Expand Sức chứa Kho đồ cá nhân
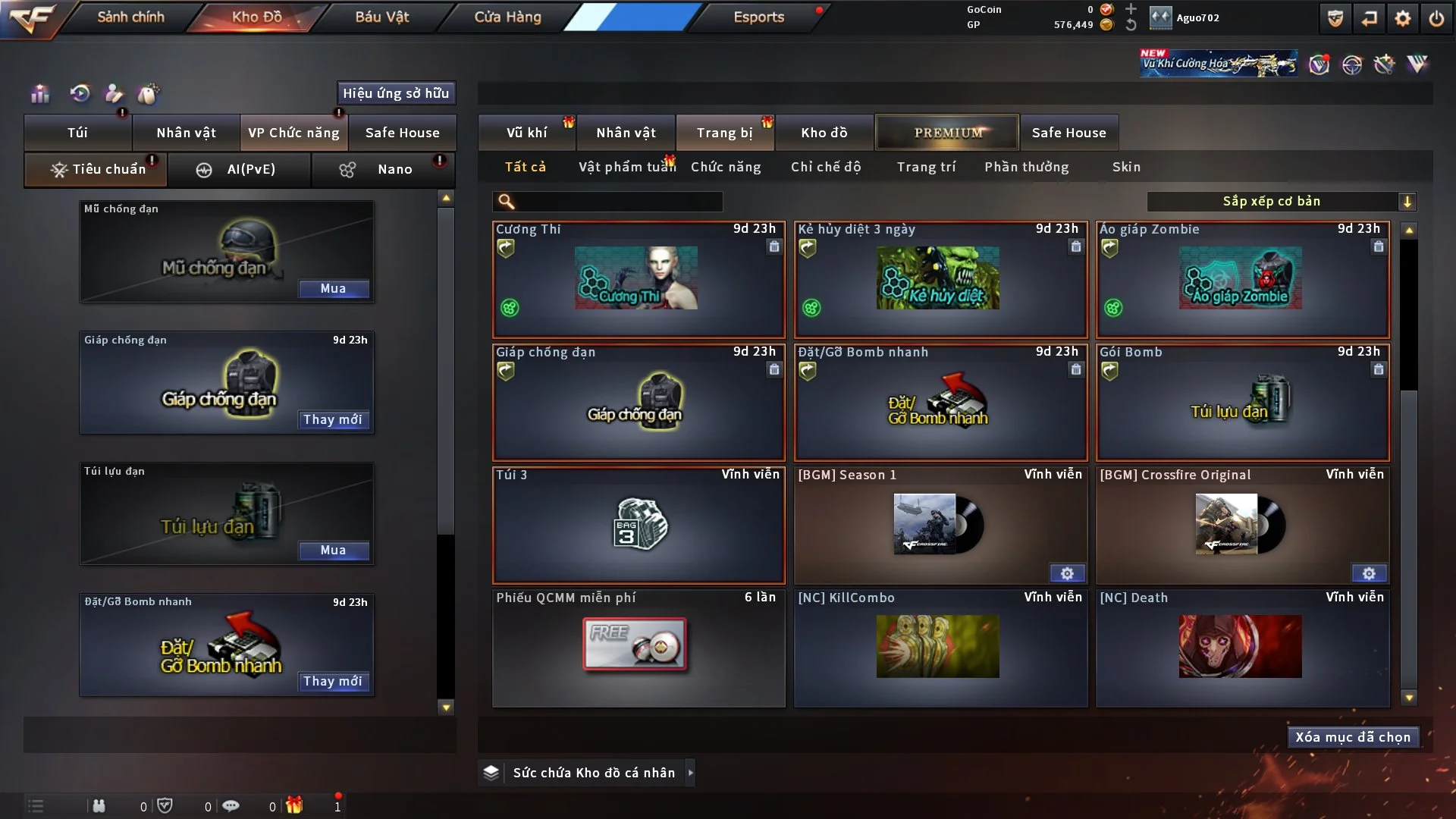Viewport: 1456px width, 819px height. tap(690, 773)
